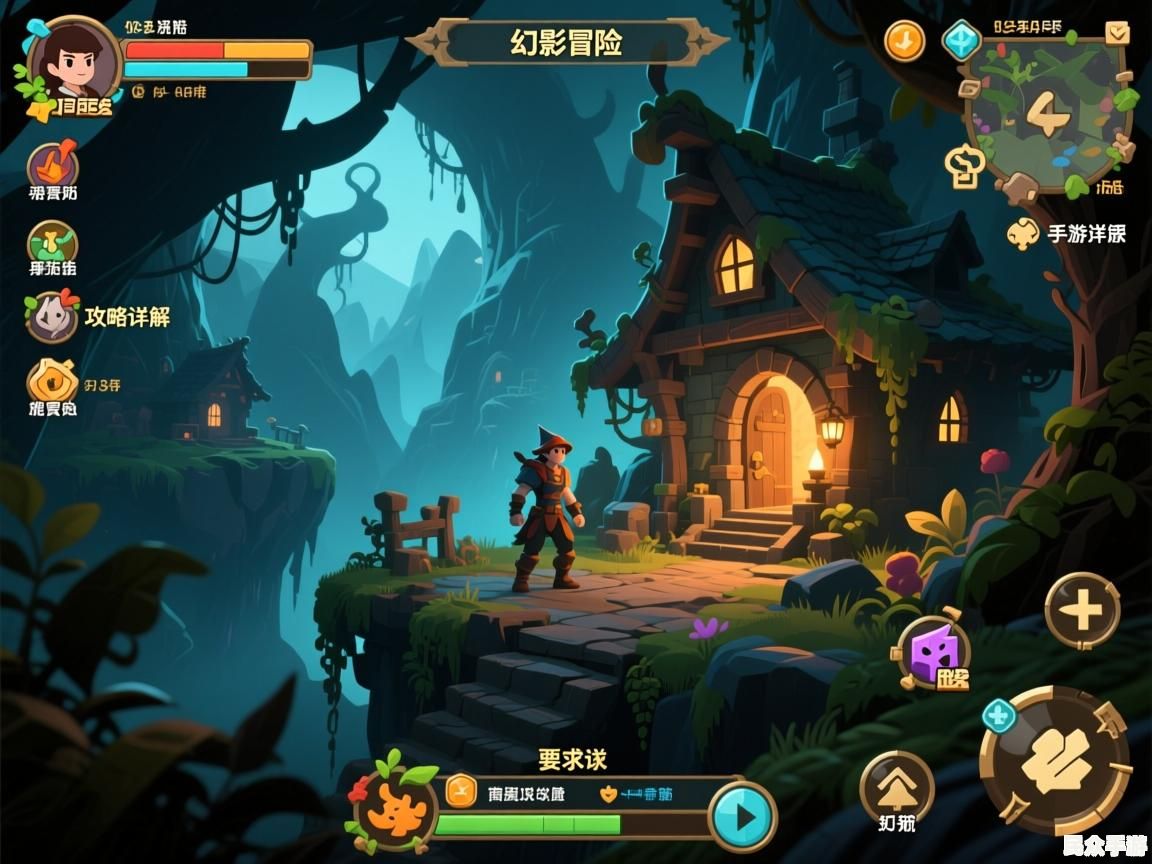Click the orange round down-arrow button
The width and height of the screenshot is (1152, 864).
click(905, 41)
